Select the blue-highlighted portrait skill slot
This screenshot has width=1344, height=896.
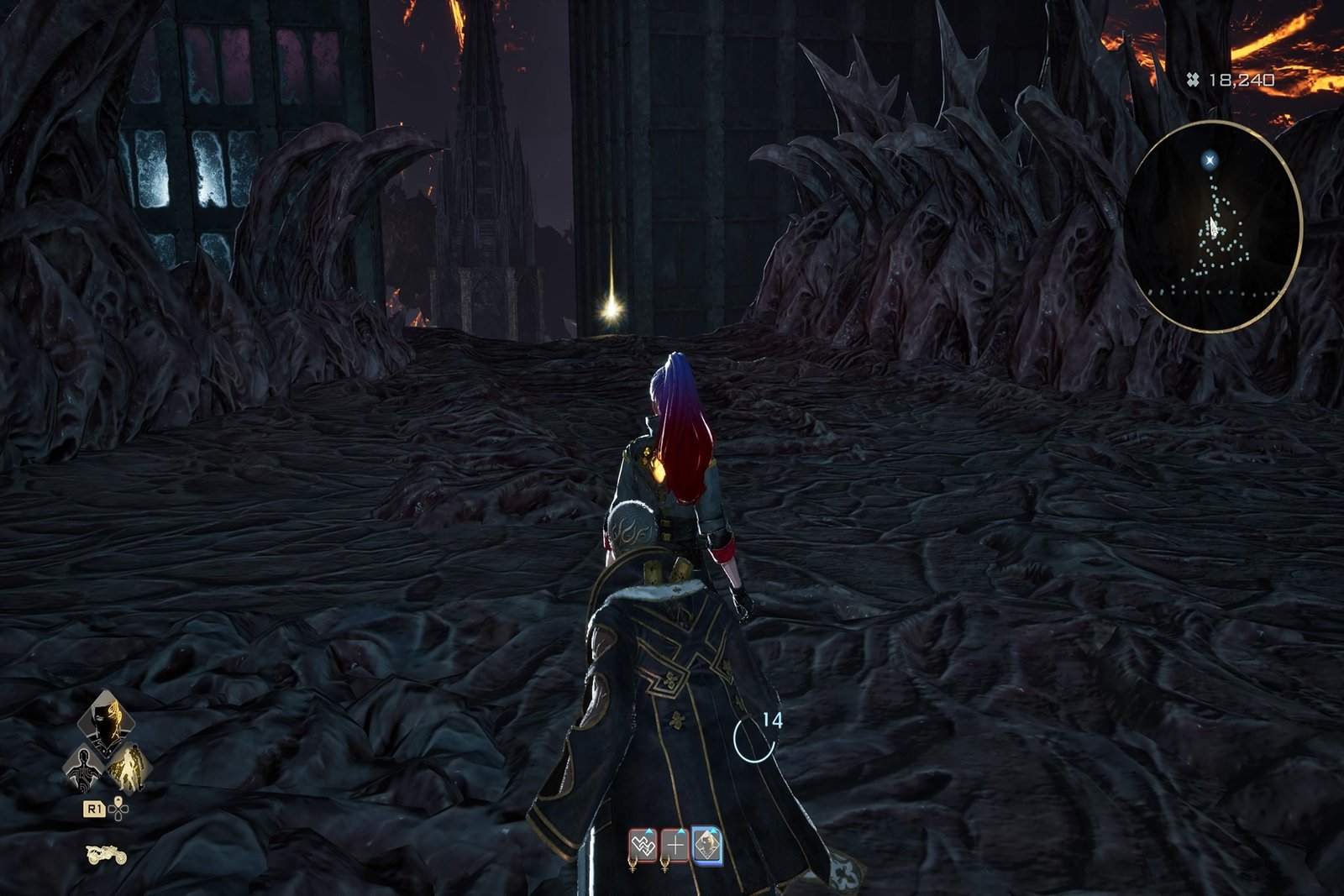coord(707,846)
